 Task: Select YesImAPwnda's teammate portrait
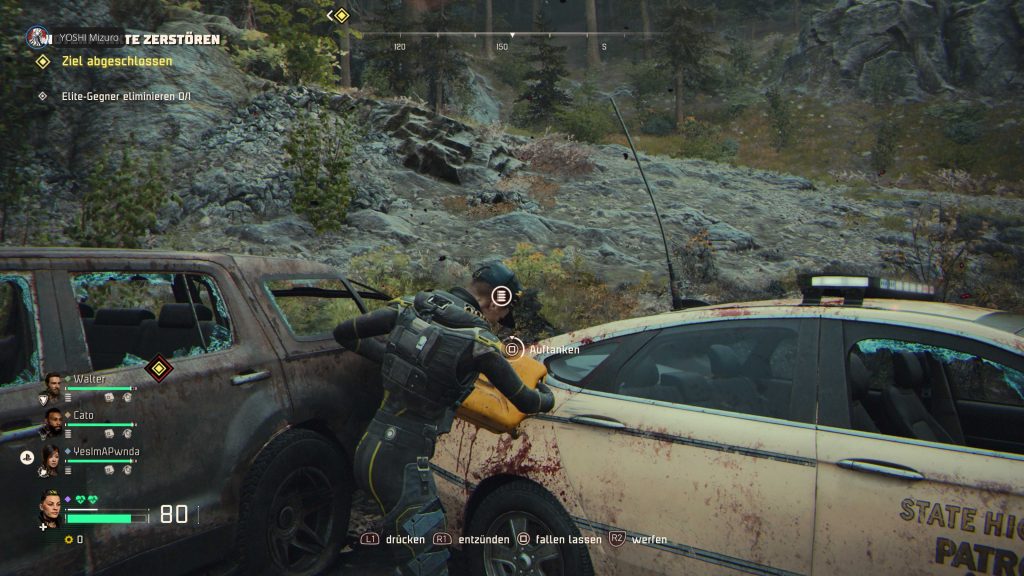point(52,460)
